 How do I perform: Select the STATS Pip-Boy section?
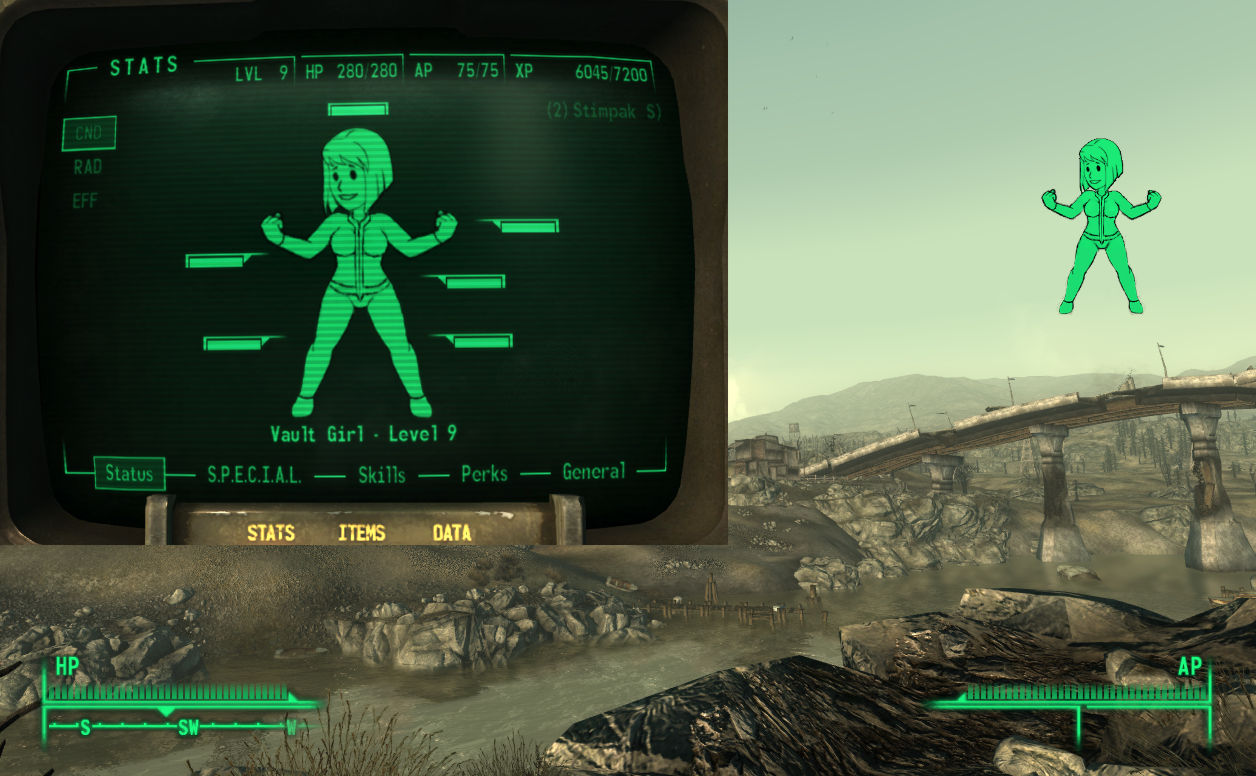coord(271,533)
